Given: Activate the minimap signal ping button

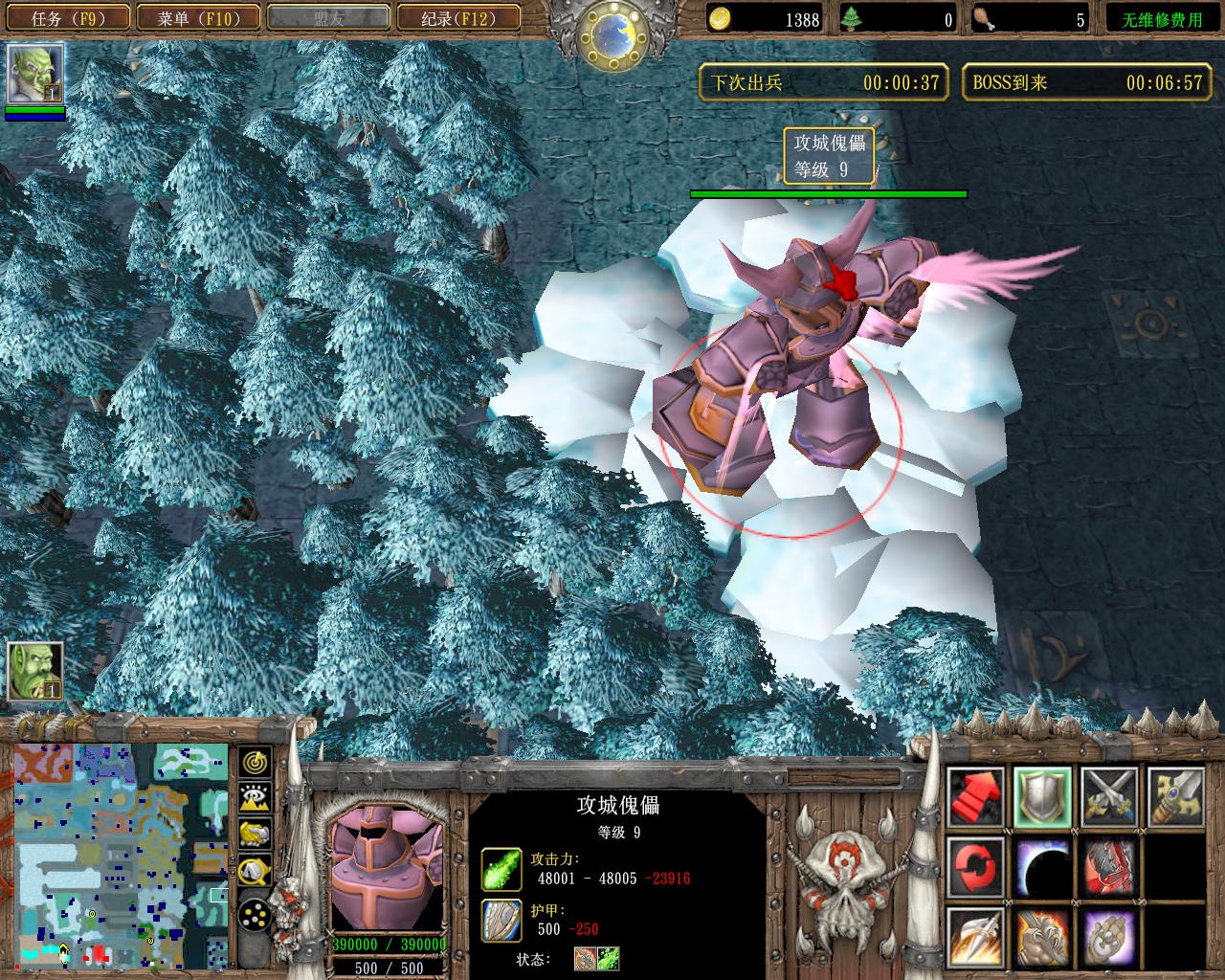Looking at the screenshot, I should (255, 763).
